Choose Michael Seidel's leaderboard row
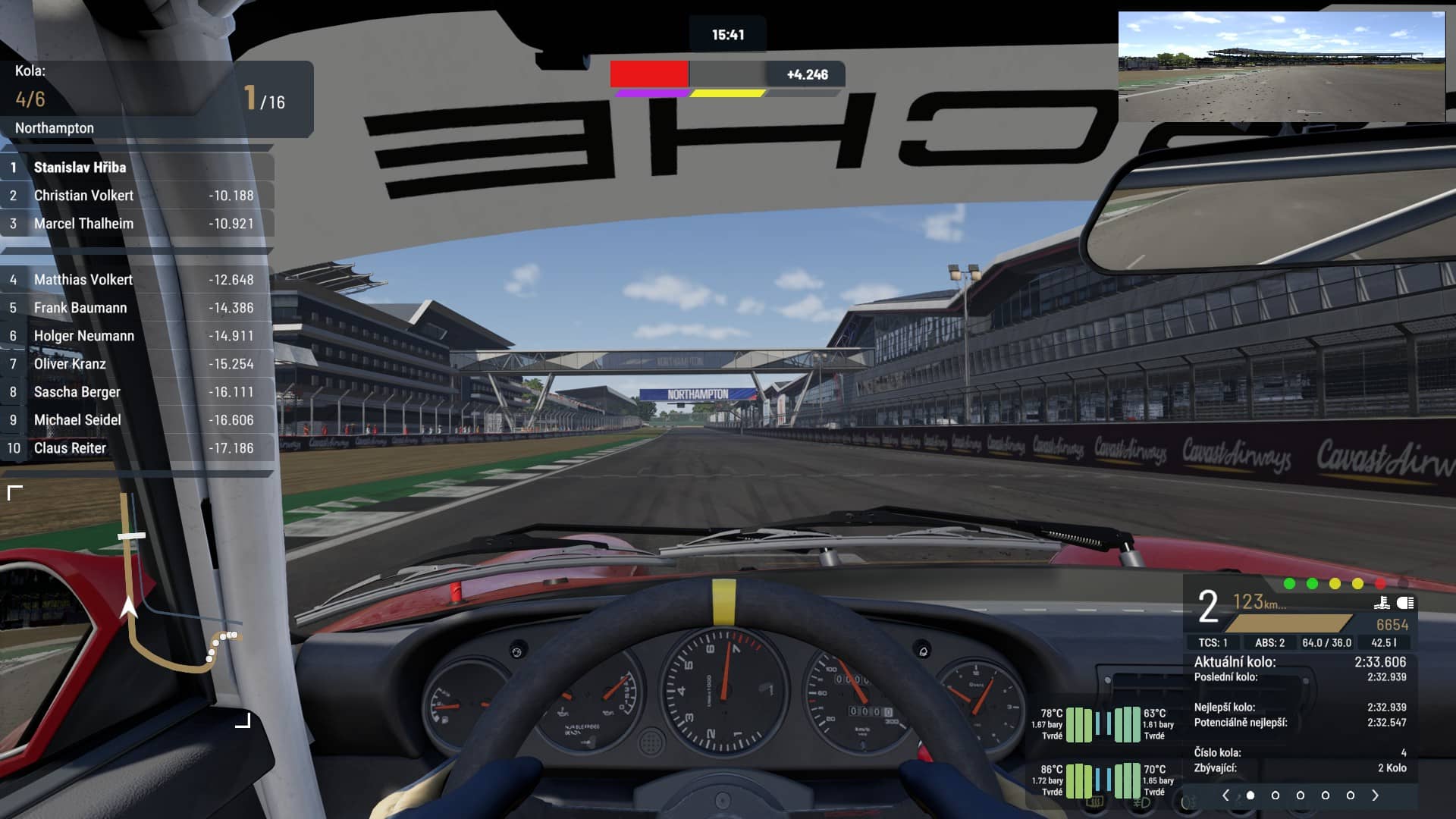The image size is (1456, 819). tap(136, 420)
